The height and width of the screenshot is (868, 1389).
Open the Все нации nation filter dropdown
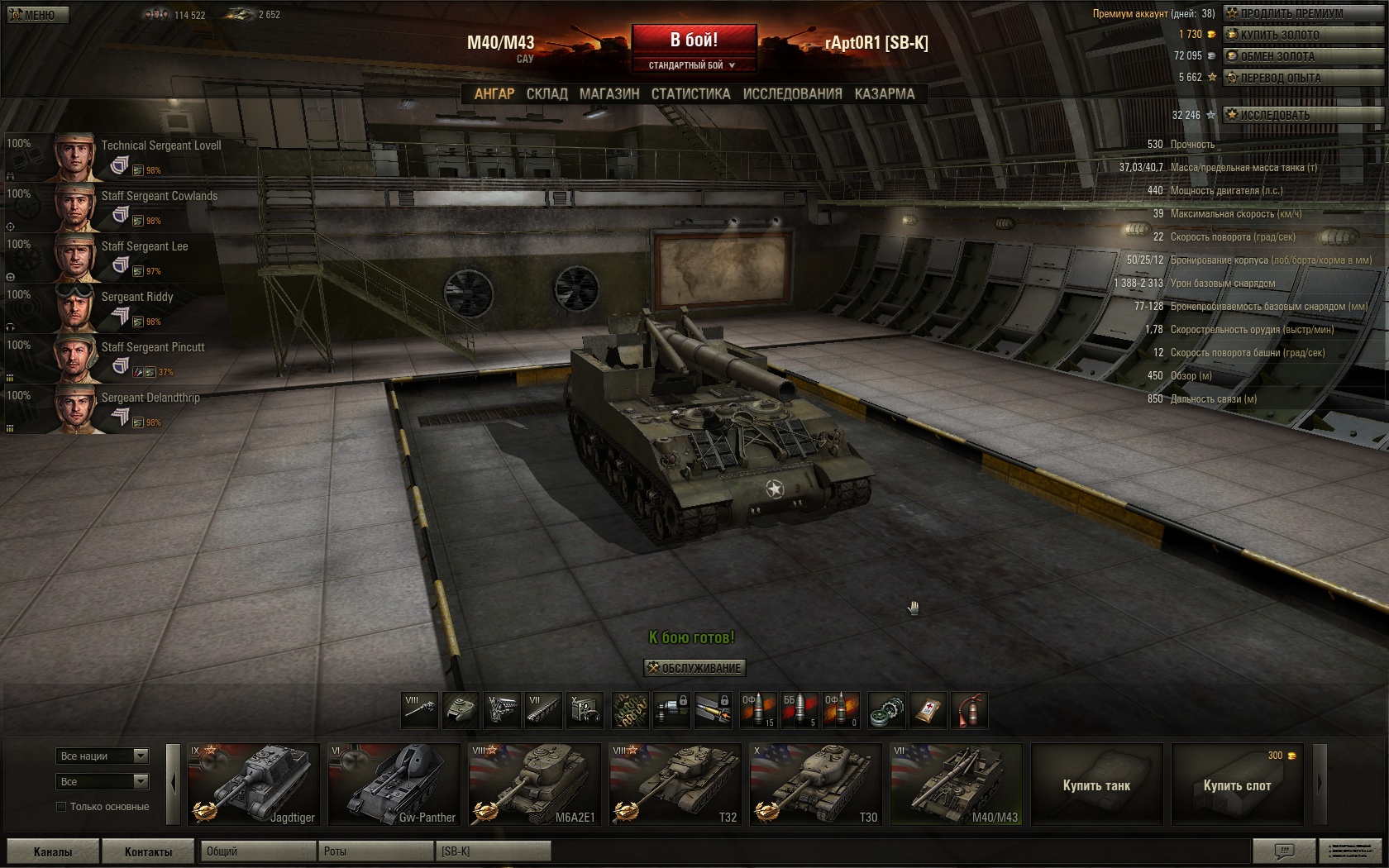click(103, 756)
